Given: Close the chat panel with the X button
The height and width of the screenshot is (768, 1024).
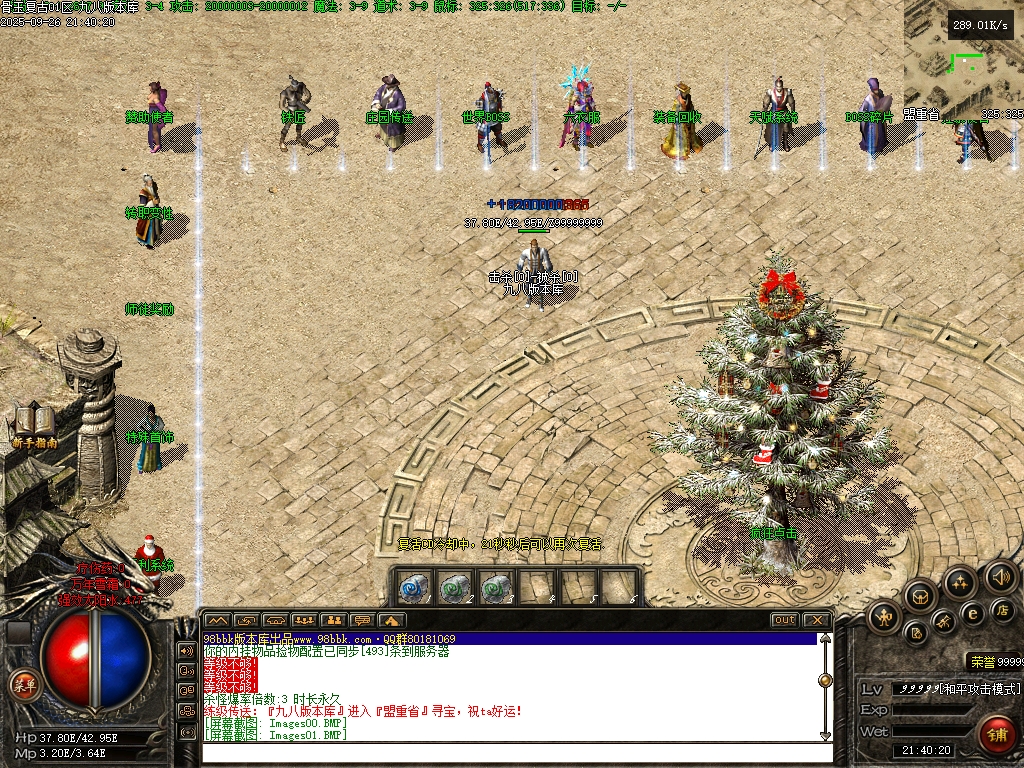Looking at the screenshot, I should (x=816, y=620).
